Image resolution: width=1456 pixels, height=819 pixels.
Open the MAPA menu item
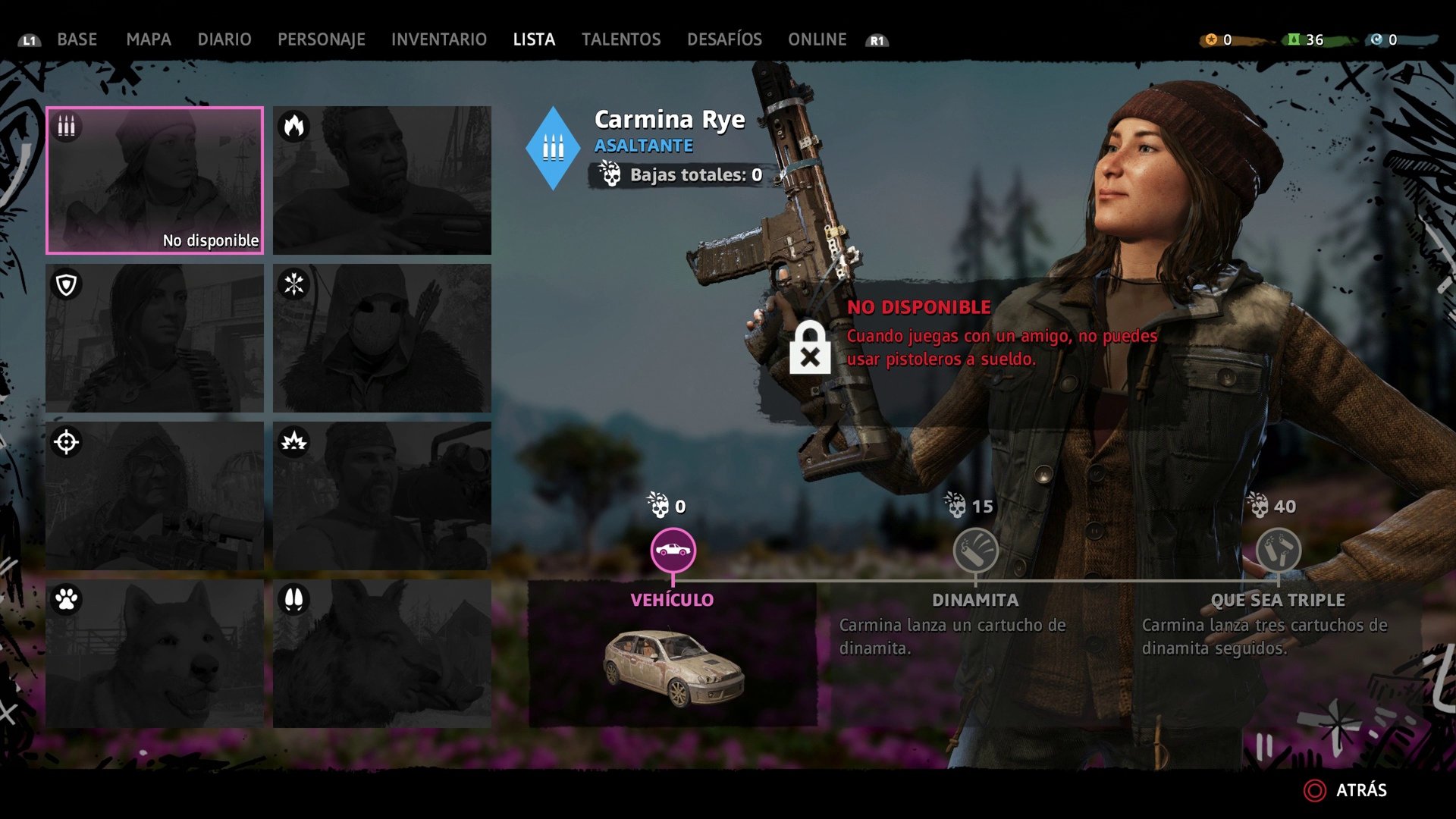pyautogui.click(x=149, y=39)
